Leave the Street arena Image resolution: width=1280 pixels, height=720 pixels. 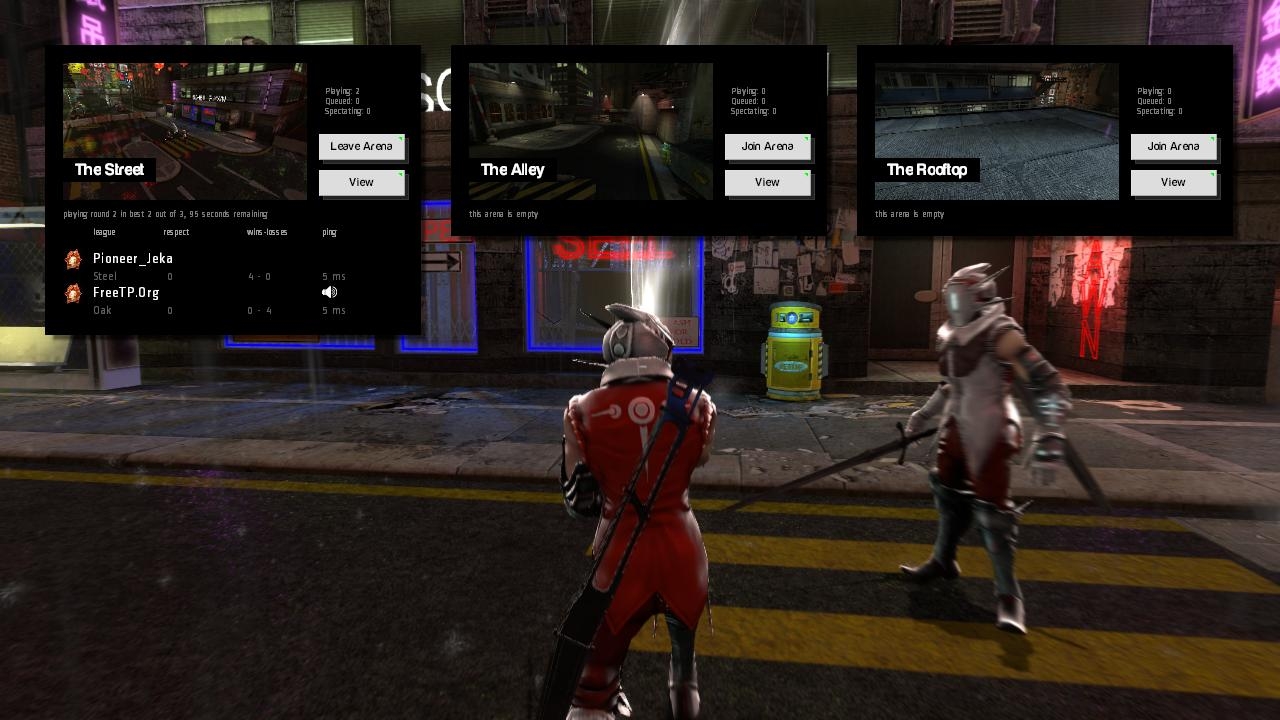pyautogui.click(x=361, y=147)
